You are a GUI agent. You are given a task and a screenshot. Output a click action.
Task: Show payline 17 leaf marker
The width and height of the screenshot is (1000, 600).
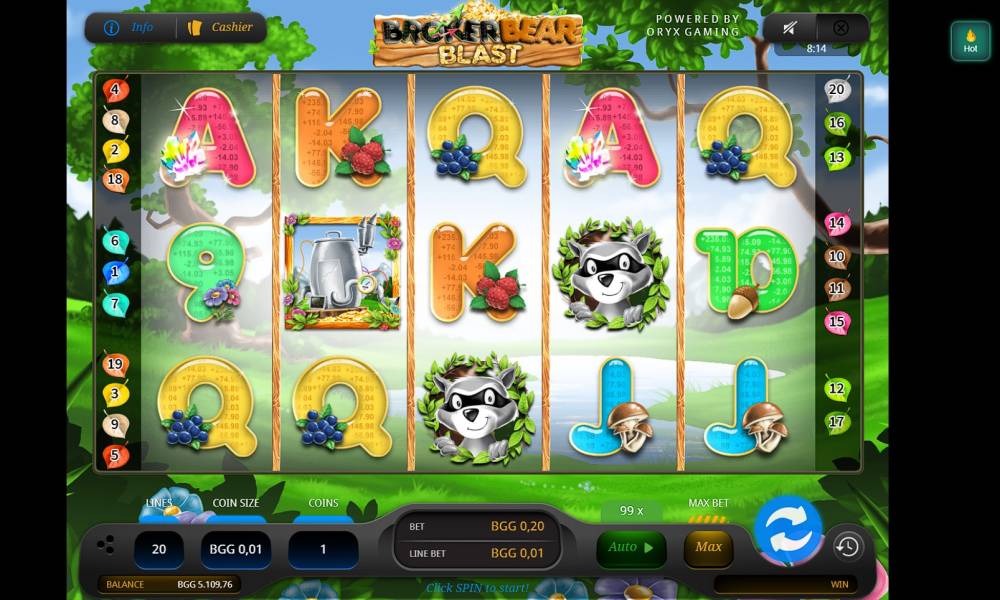pos(837,423)
